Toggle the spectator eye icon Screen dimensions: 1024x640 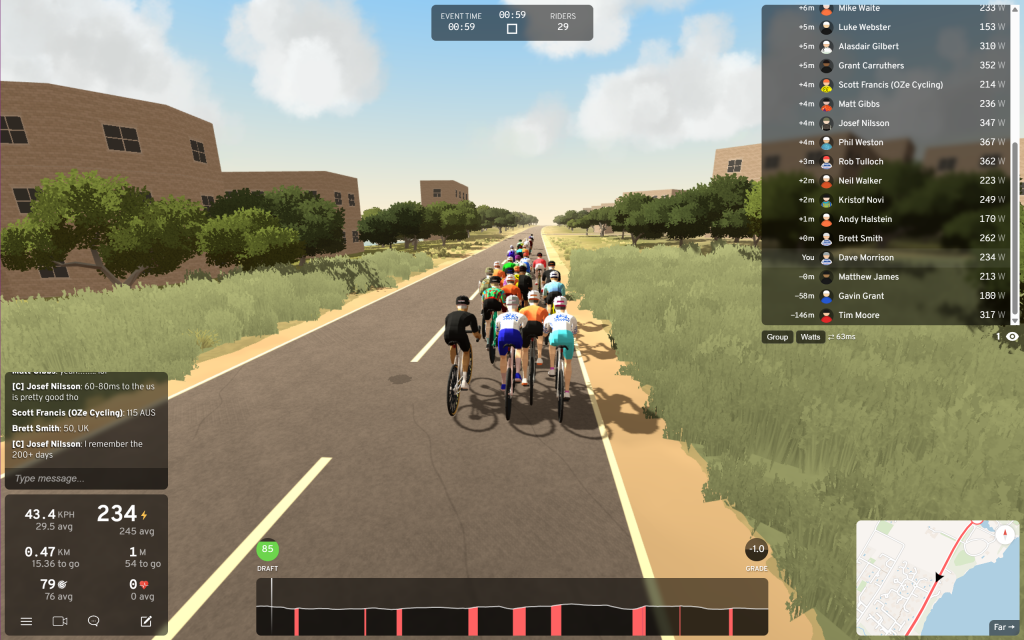pos(1012,337)
